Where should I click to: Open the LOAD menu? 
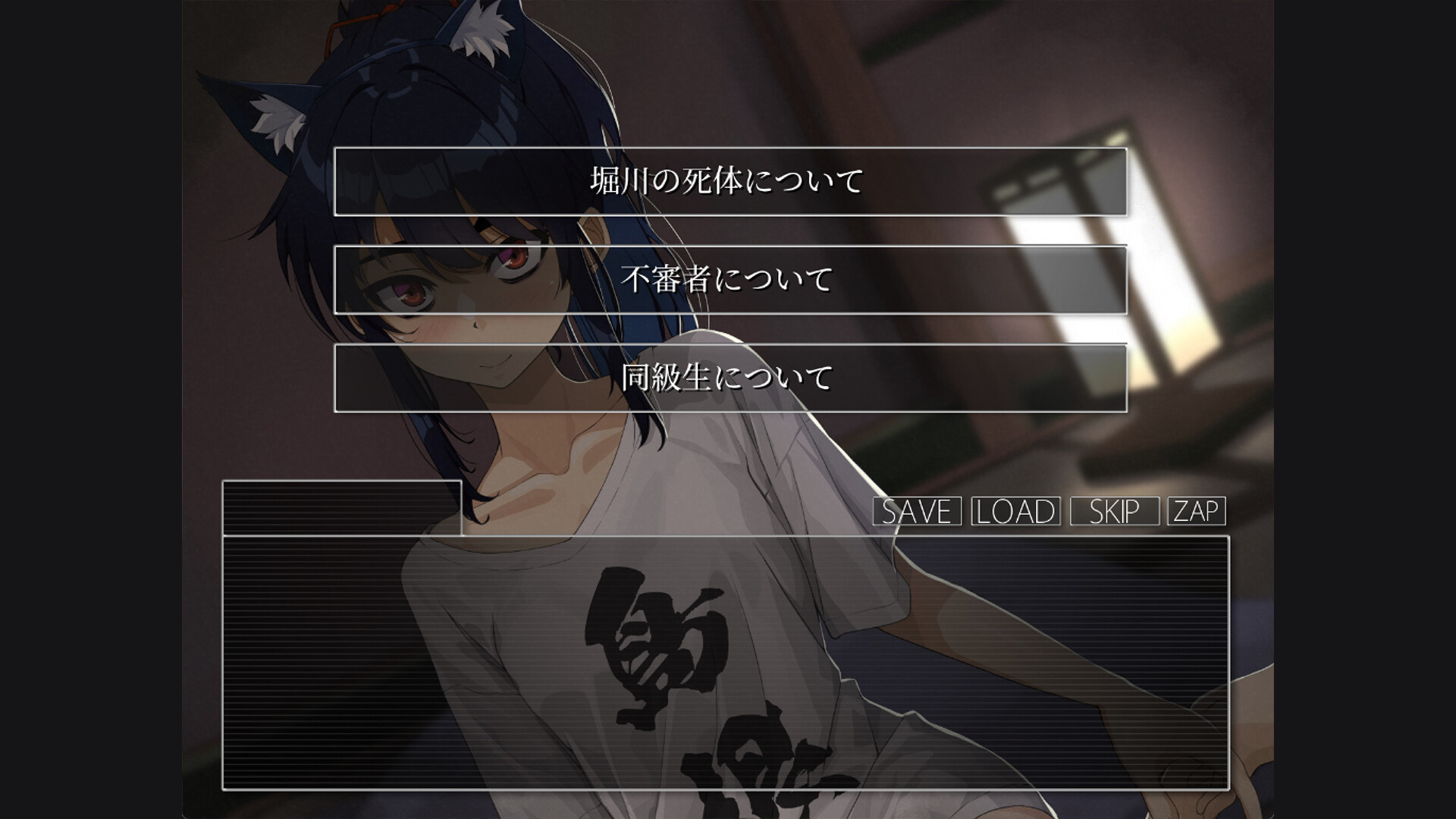(x=1015, y=511)
